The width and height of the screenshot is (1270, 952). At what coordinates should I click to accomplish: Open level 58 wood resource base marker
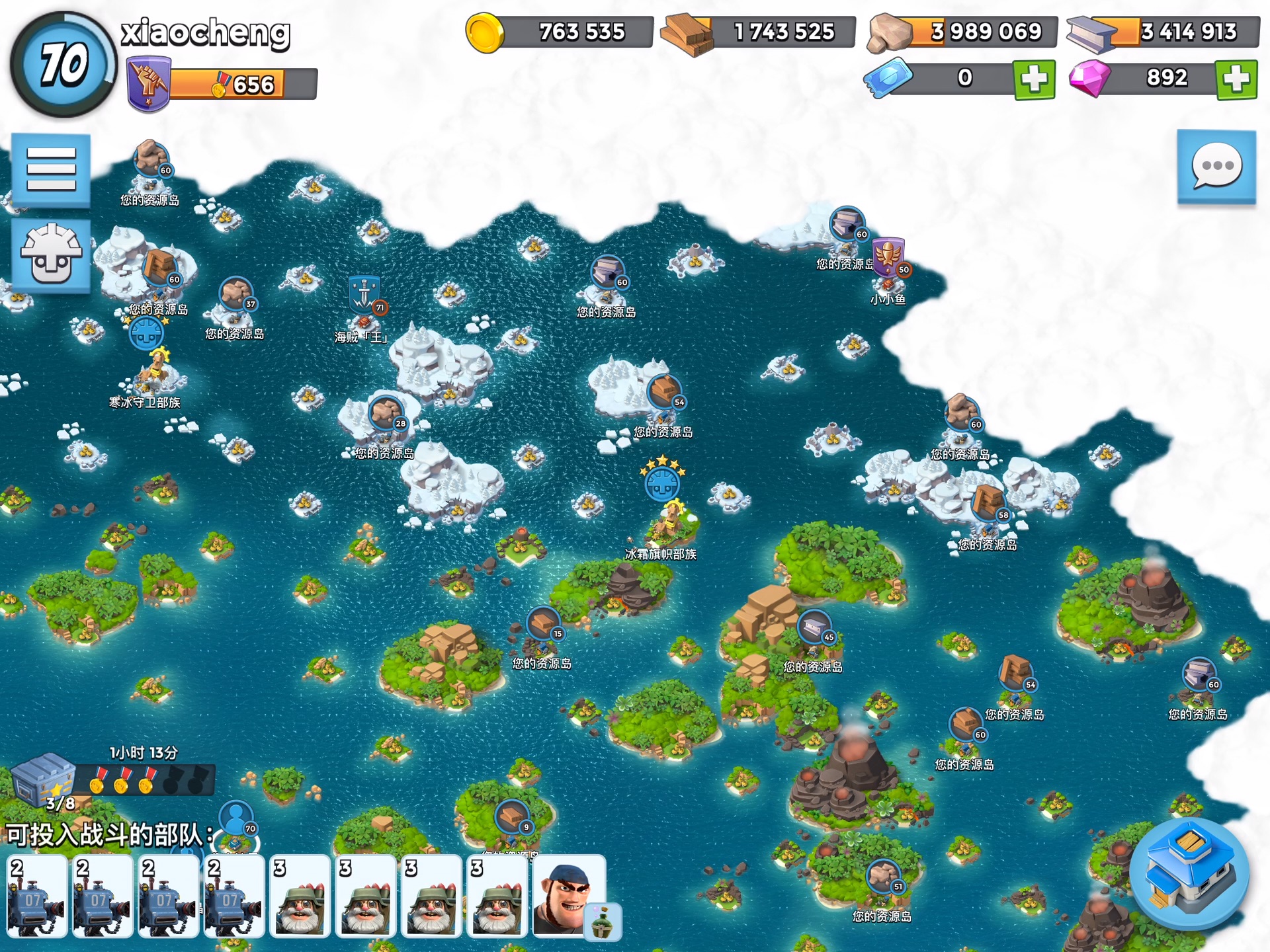[x=988, y=504]
